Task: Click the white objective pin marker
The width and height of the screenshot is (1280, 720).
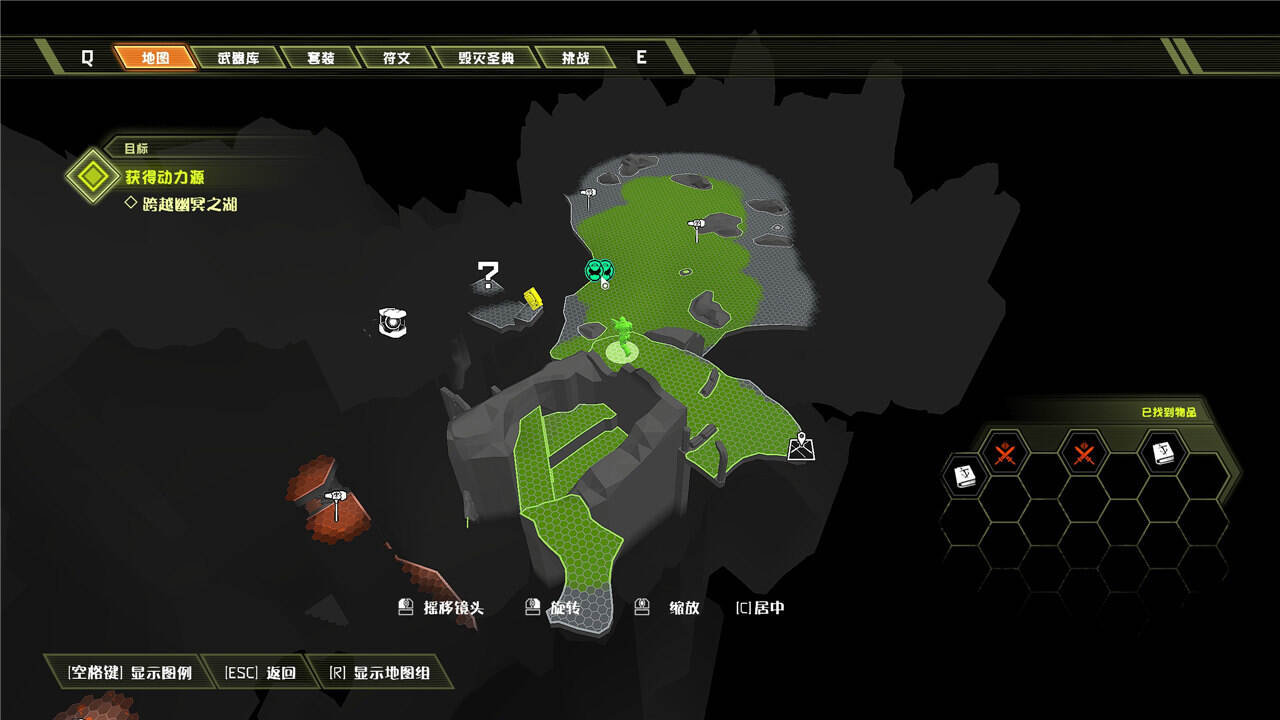Action: point(801,447)
